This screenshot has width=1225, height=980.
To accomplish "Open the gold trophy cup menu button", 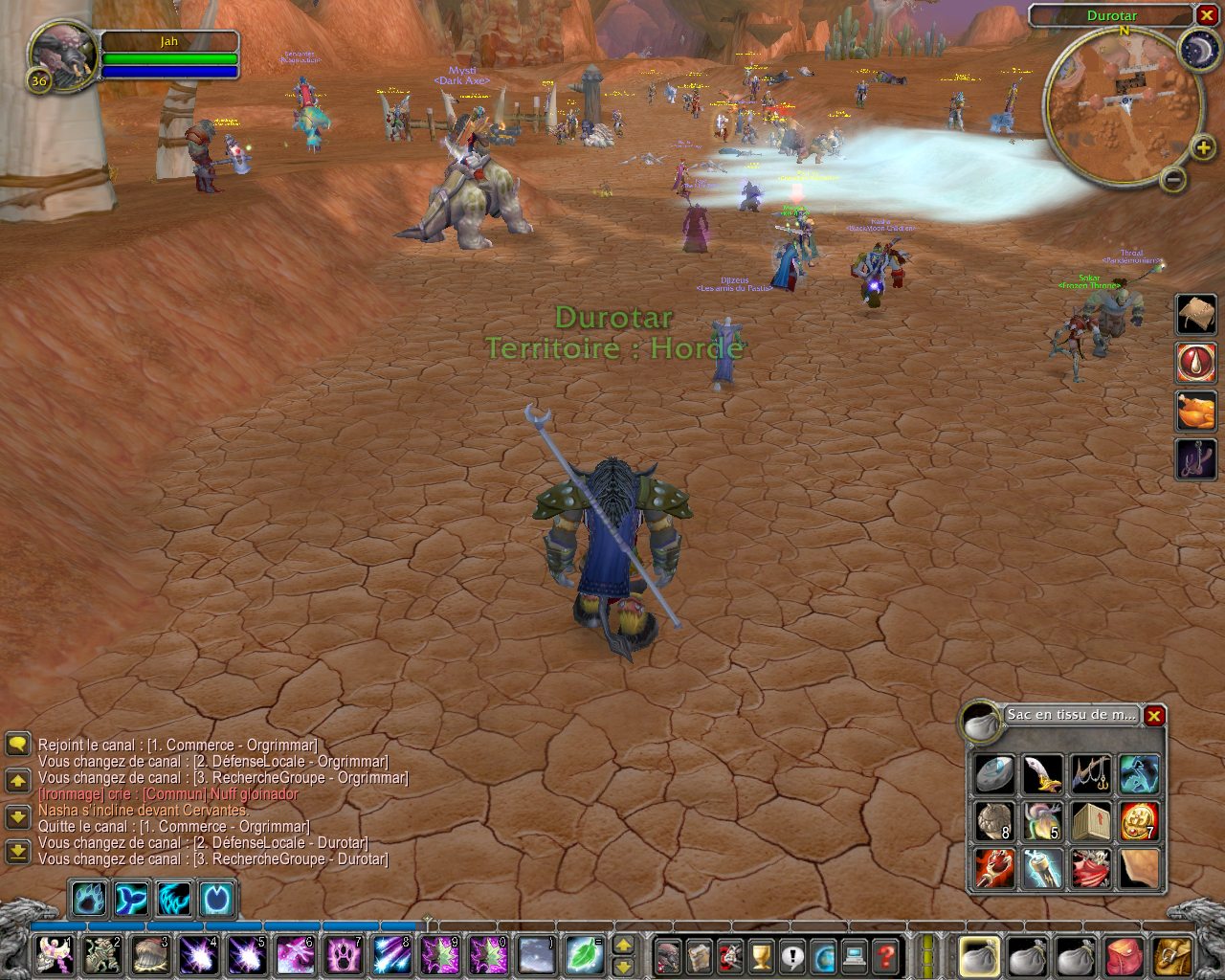I will coord(761,955).
